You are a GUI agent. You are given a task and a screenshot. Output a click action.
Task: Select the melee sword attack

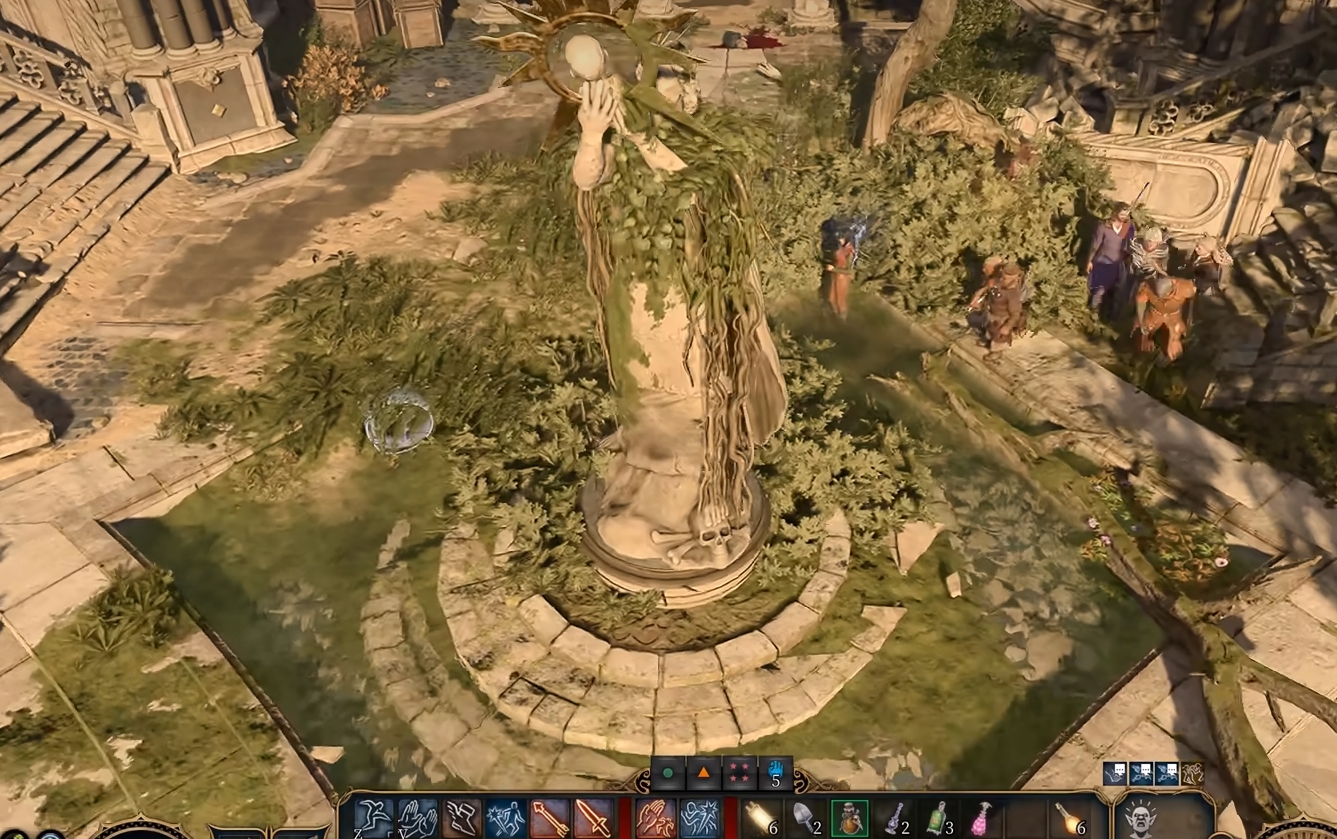pos(594,819)
